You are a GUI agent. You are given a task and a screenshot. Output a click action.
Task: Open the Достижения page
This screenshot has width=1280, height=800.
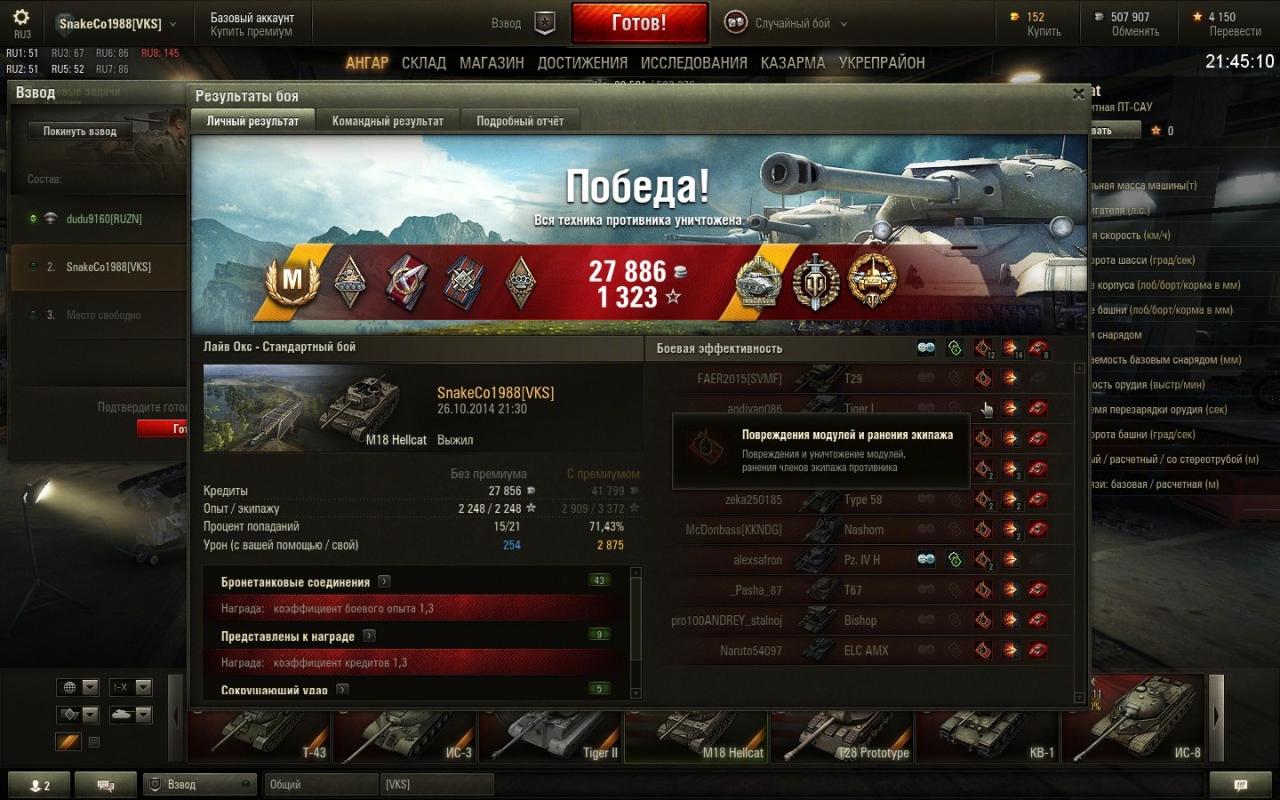582,63
